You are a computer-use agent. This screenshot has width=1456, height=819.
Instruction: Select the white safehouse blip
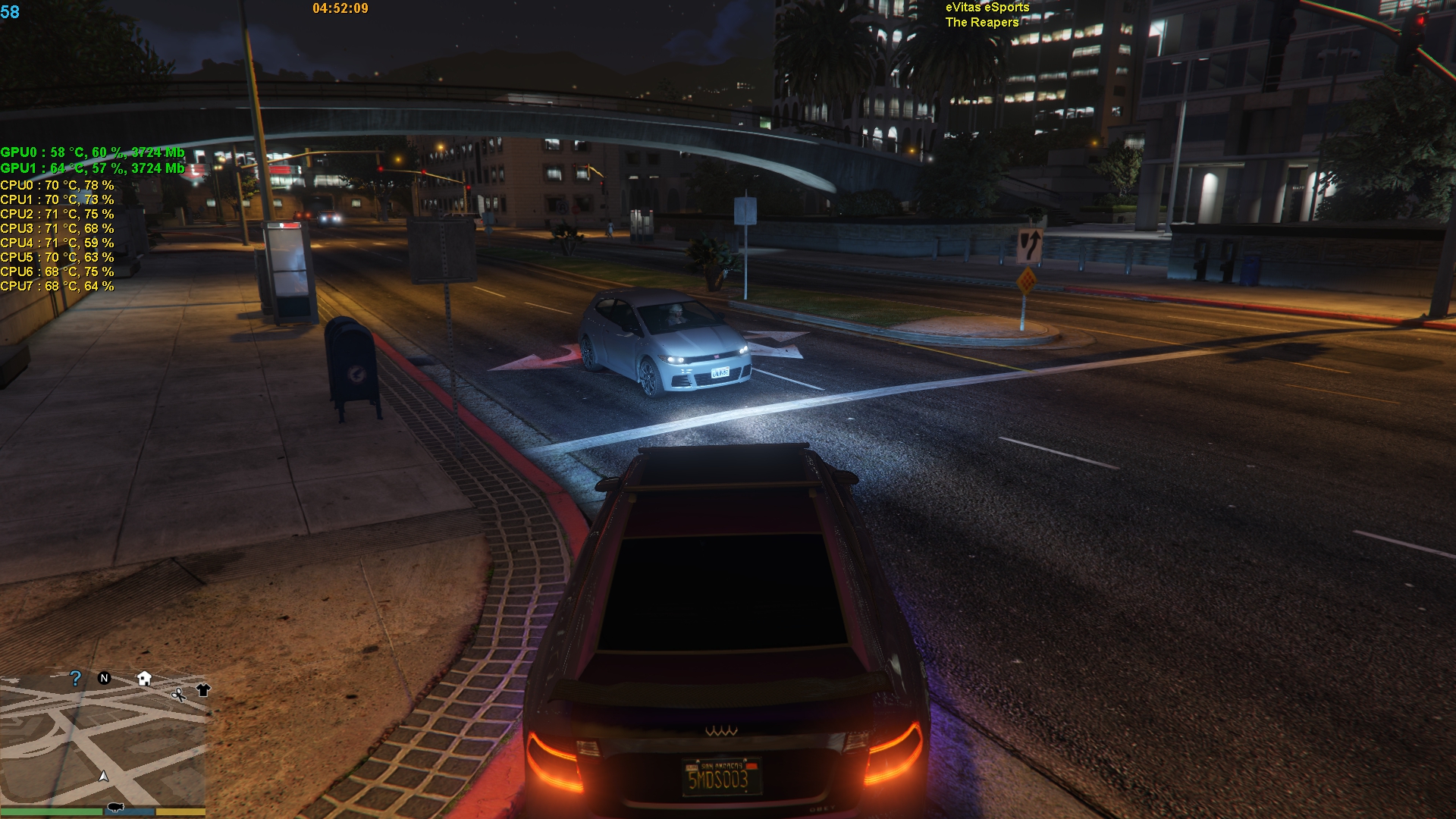click(x=144, y=678)
